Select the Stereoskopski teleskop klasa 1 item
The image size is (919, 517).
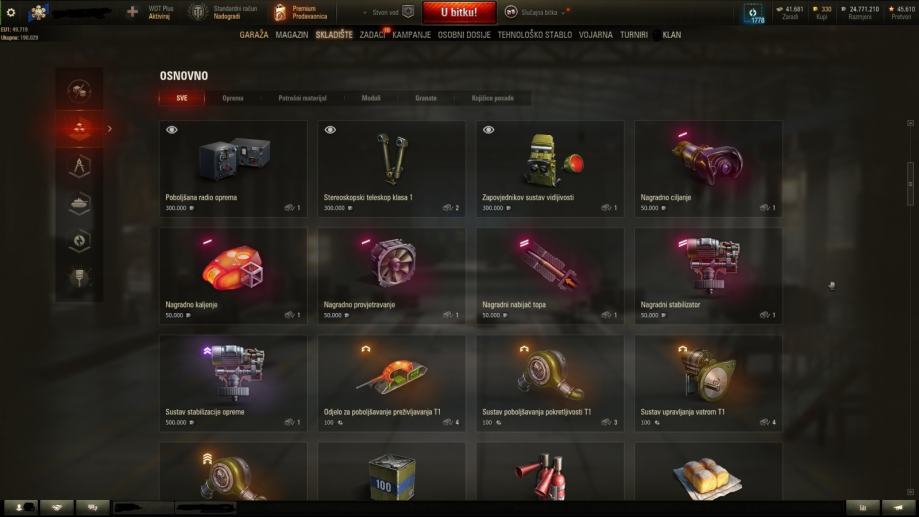point(391,166)
